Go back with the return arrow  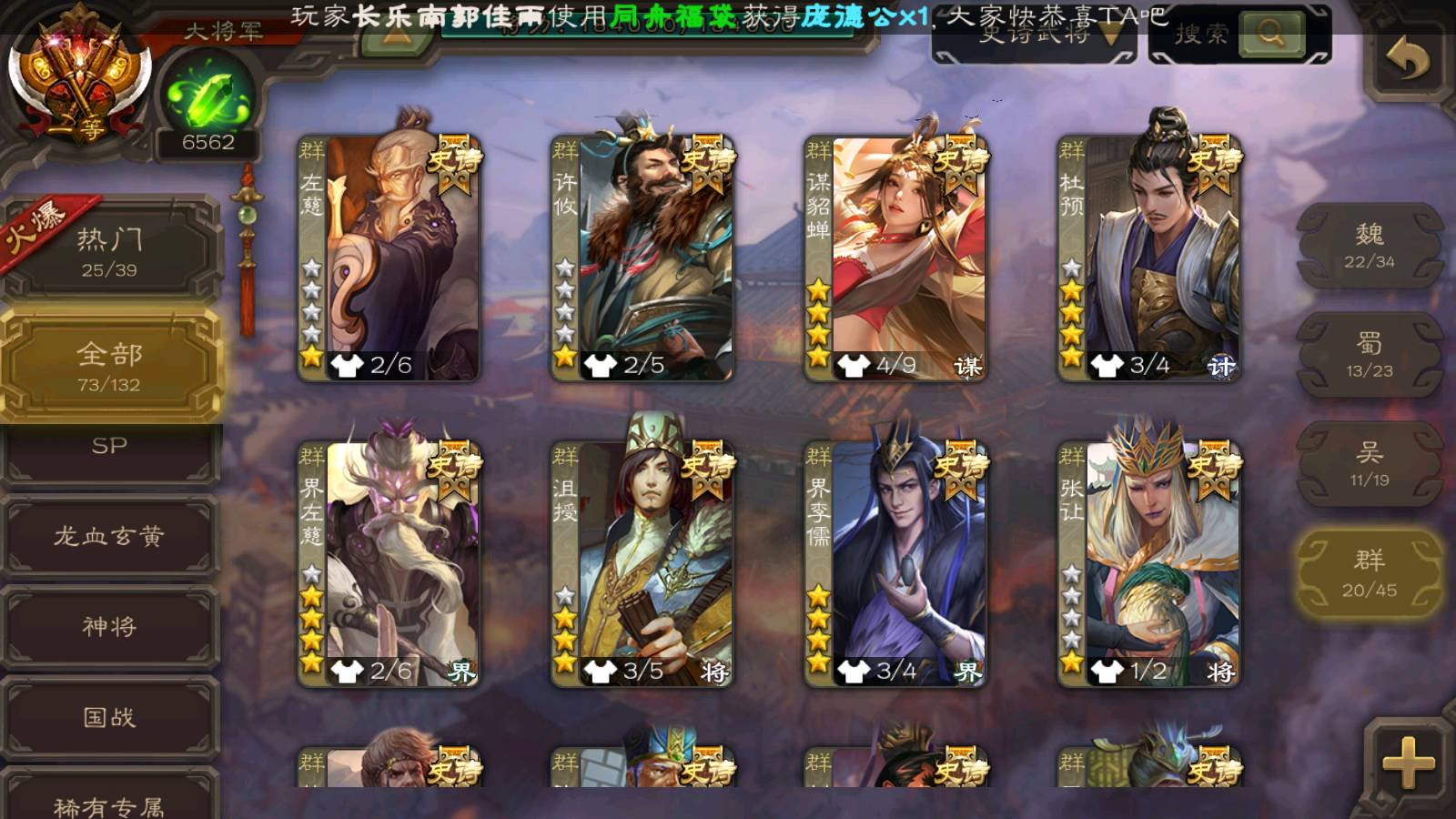(1407, 62)
